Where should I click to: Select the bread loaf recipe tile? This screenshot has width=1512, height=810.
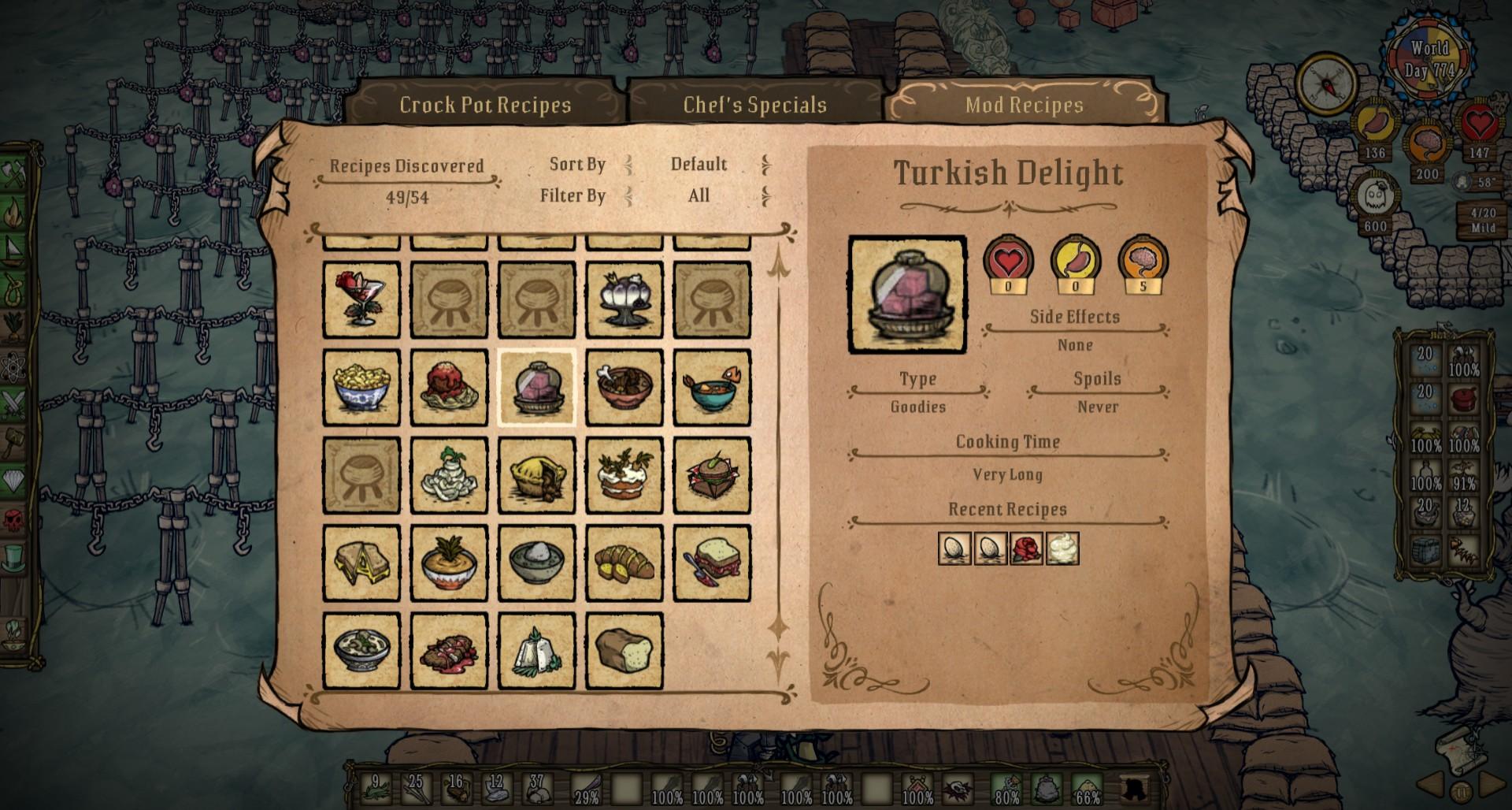point(624,652)
